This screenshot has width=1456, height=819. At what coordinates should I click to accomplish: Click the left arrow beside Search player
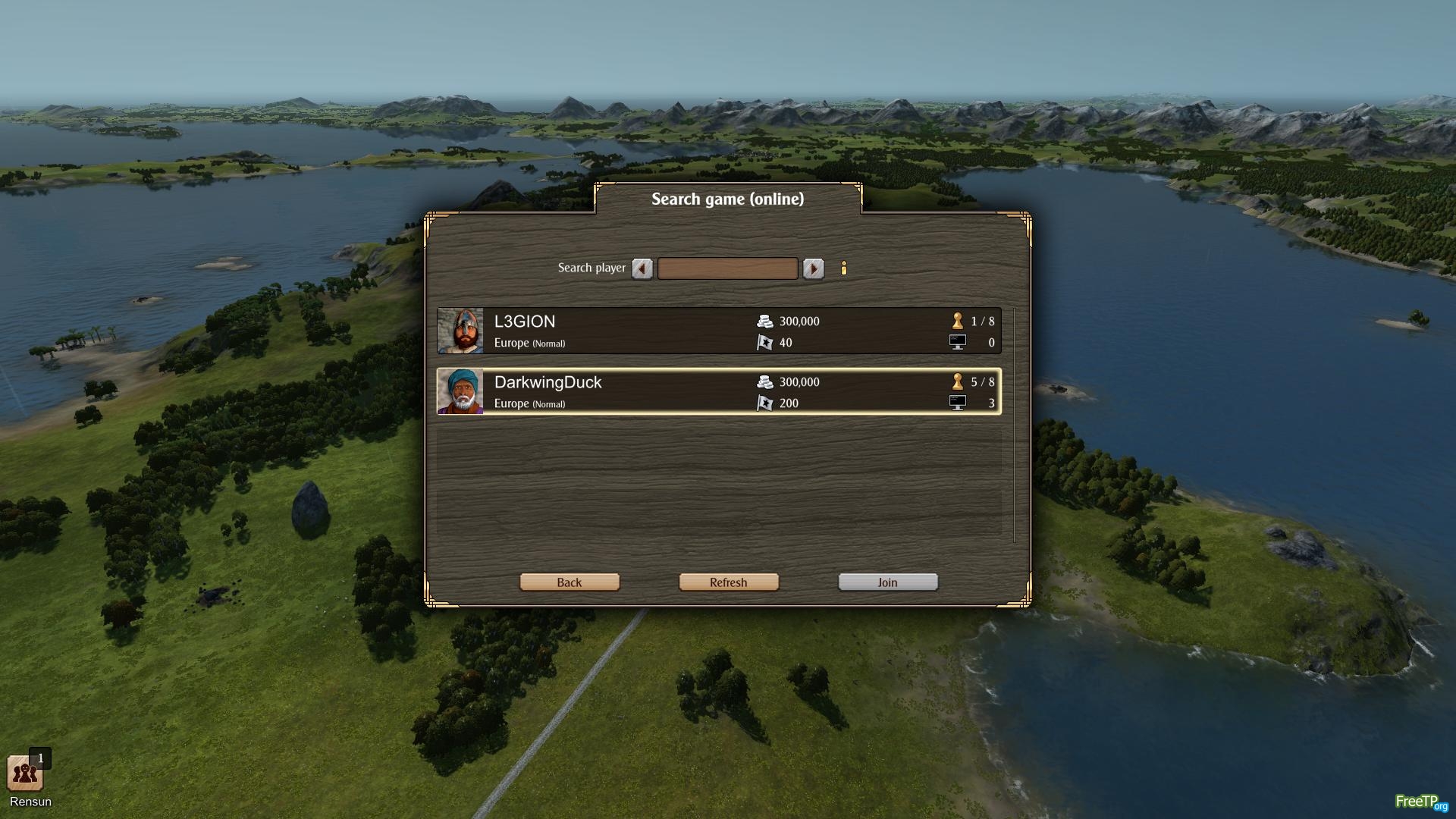point(642,268)
